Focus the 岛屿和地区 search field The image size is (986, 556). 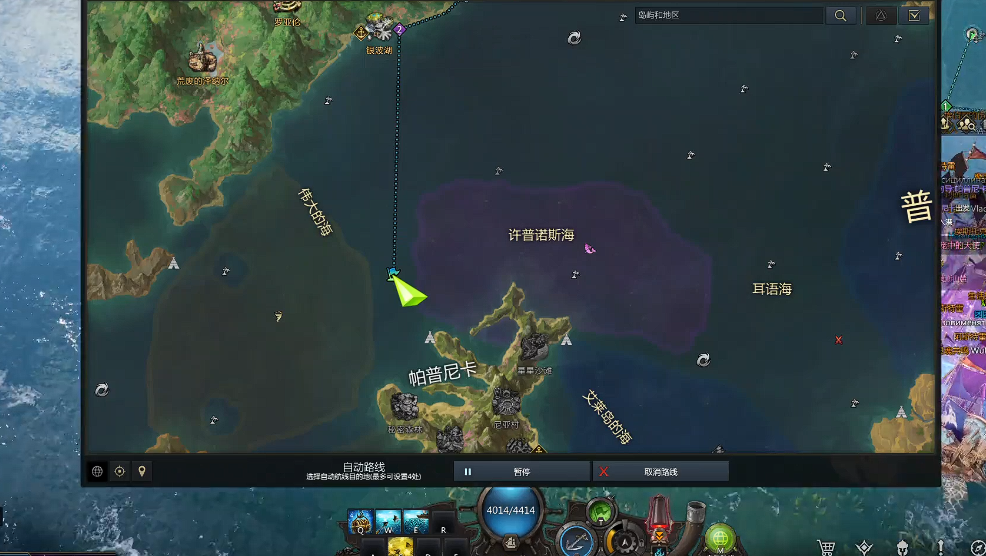(x=728, y=15)
